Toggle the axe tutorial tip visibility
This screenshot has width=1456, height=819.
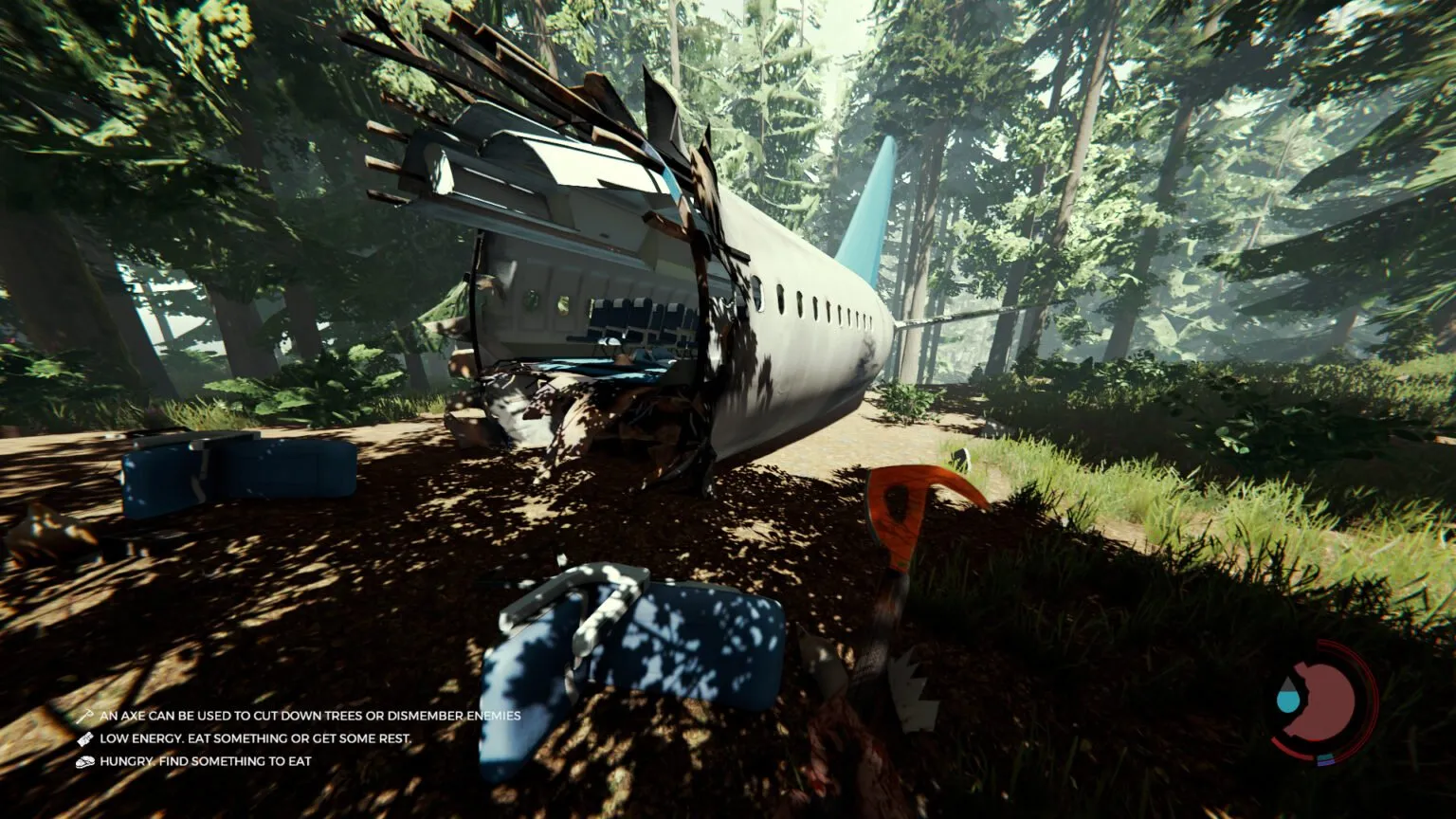pos(310,717)
